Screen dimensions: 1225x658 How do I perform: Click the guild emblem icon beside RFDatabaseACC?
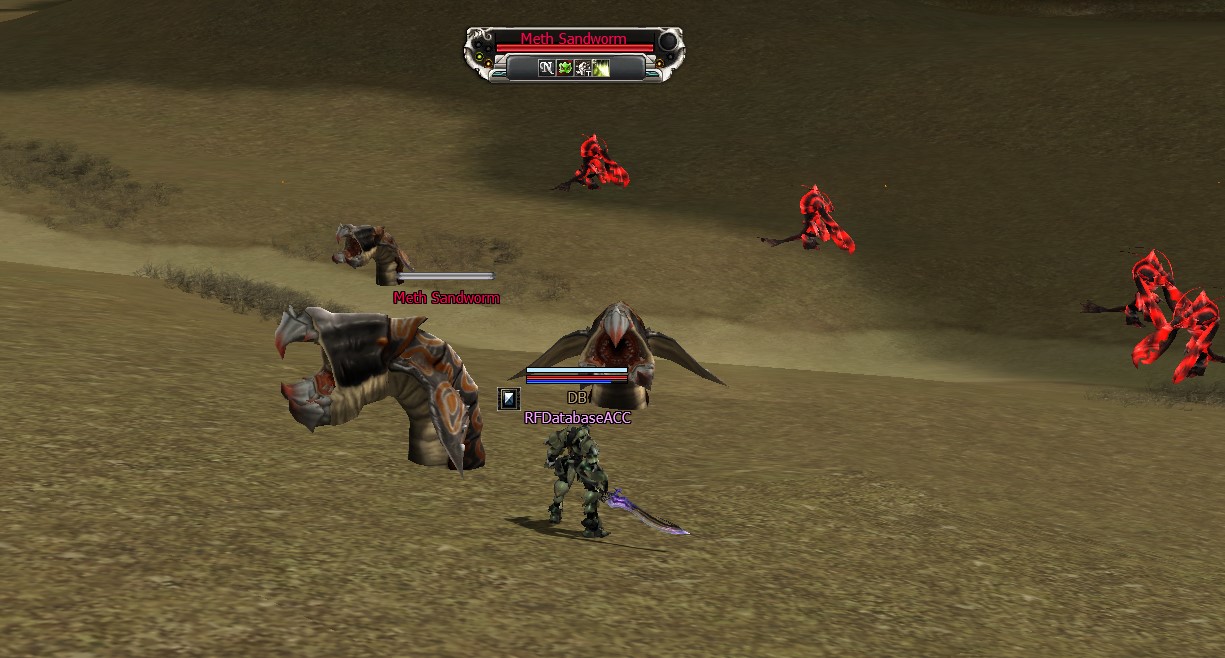(x=509, y=399)
